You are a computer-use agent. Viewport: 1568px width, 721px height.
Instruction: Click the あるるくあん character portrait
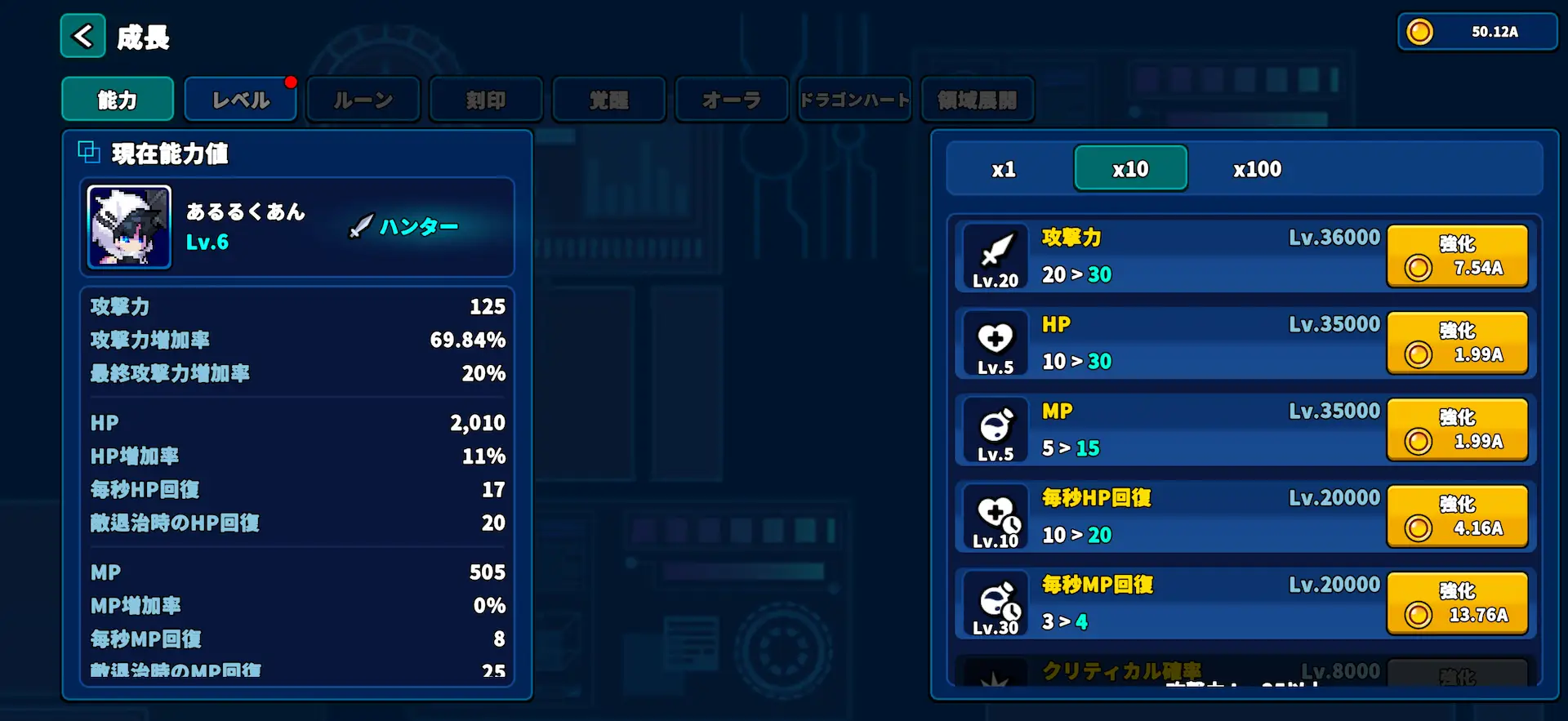pyautogui.click(x=128, y=226)
